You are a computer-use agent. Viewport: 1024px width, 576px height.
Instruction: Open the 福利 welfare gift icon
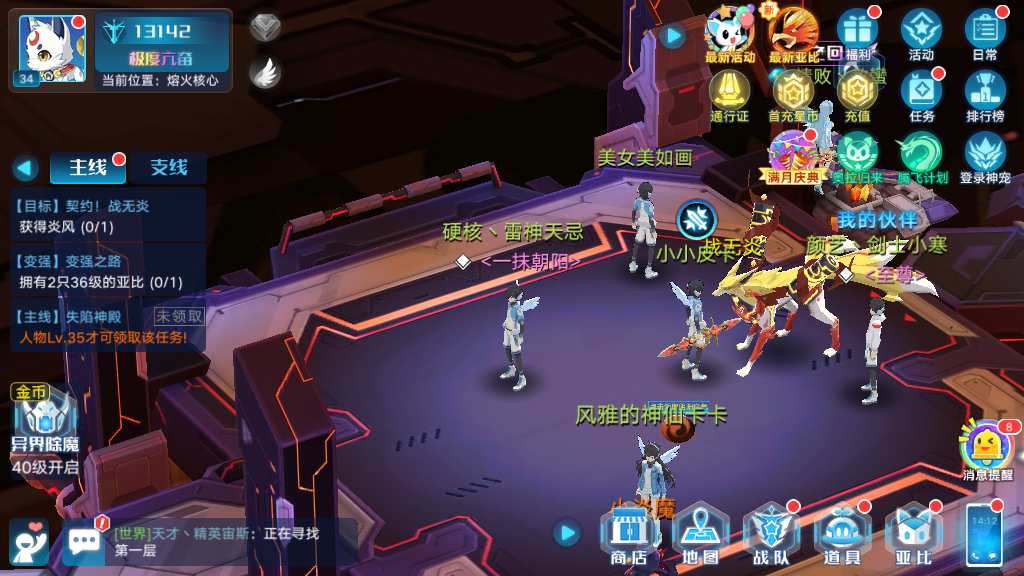click(857, 32)
